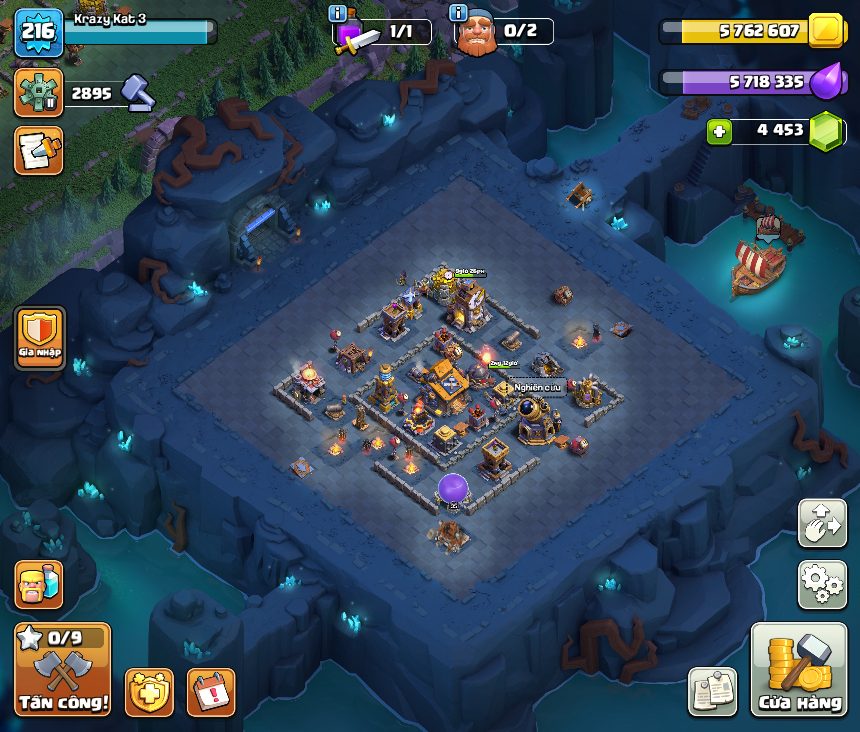Select the purple elixir drop icon

tap(826, 81)
